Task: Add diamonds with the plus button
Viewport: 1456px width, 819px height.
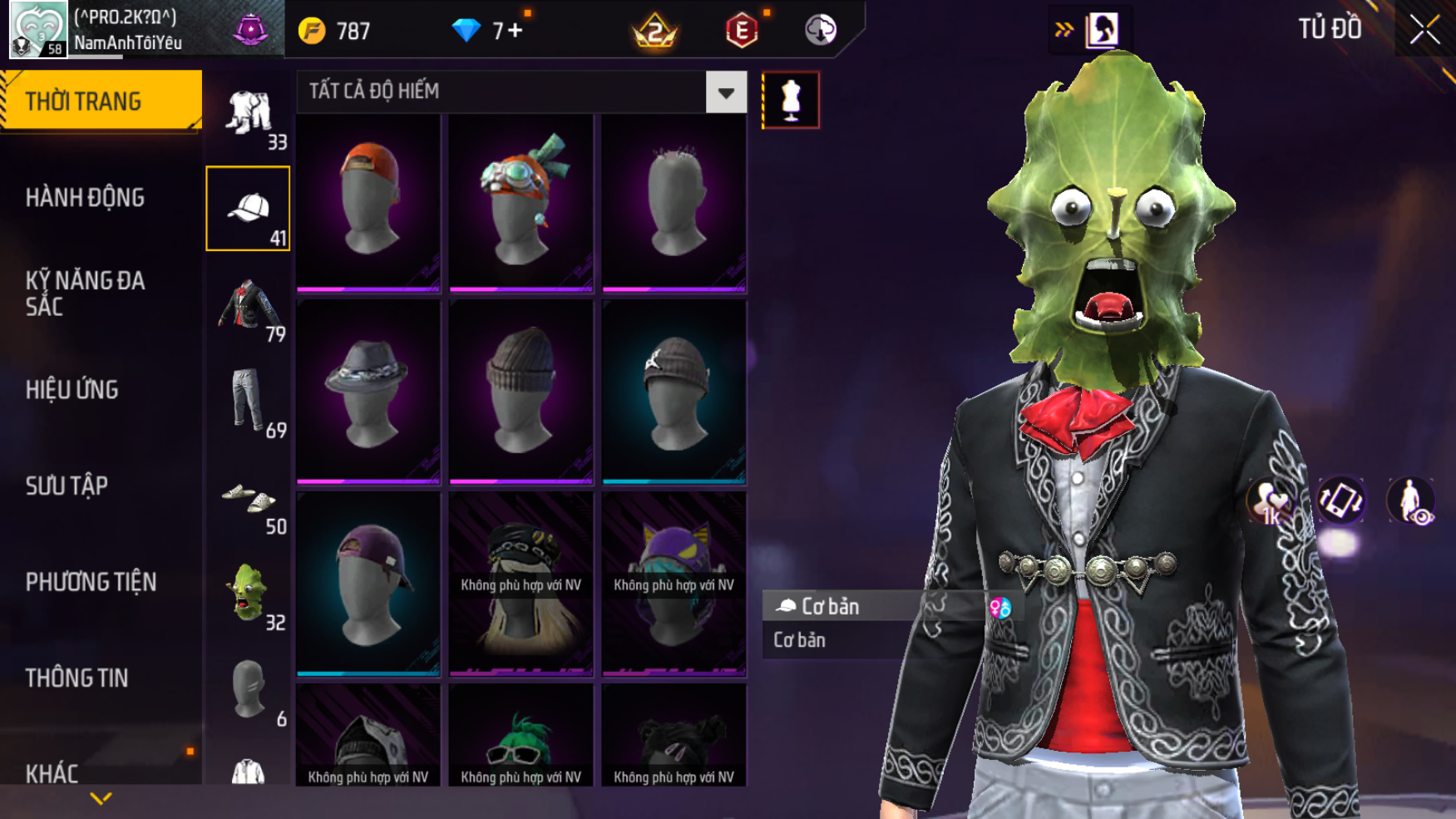Action: coord(516,32)
